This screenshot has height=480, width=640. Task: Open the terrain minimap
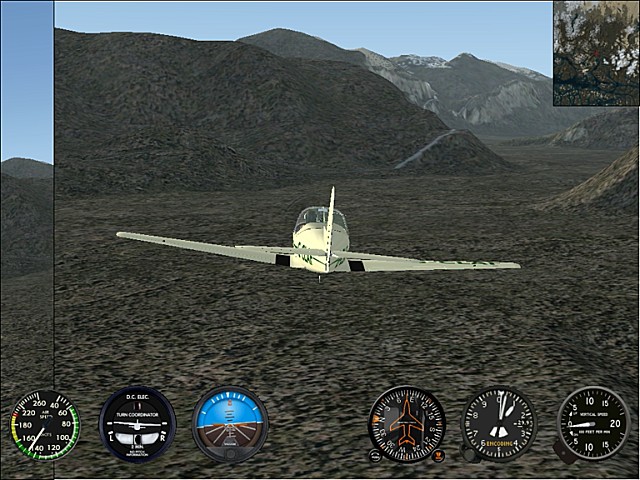[596, 52]
